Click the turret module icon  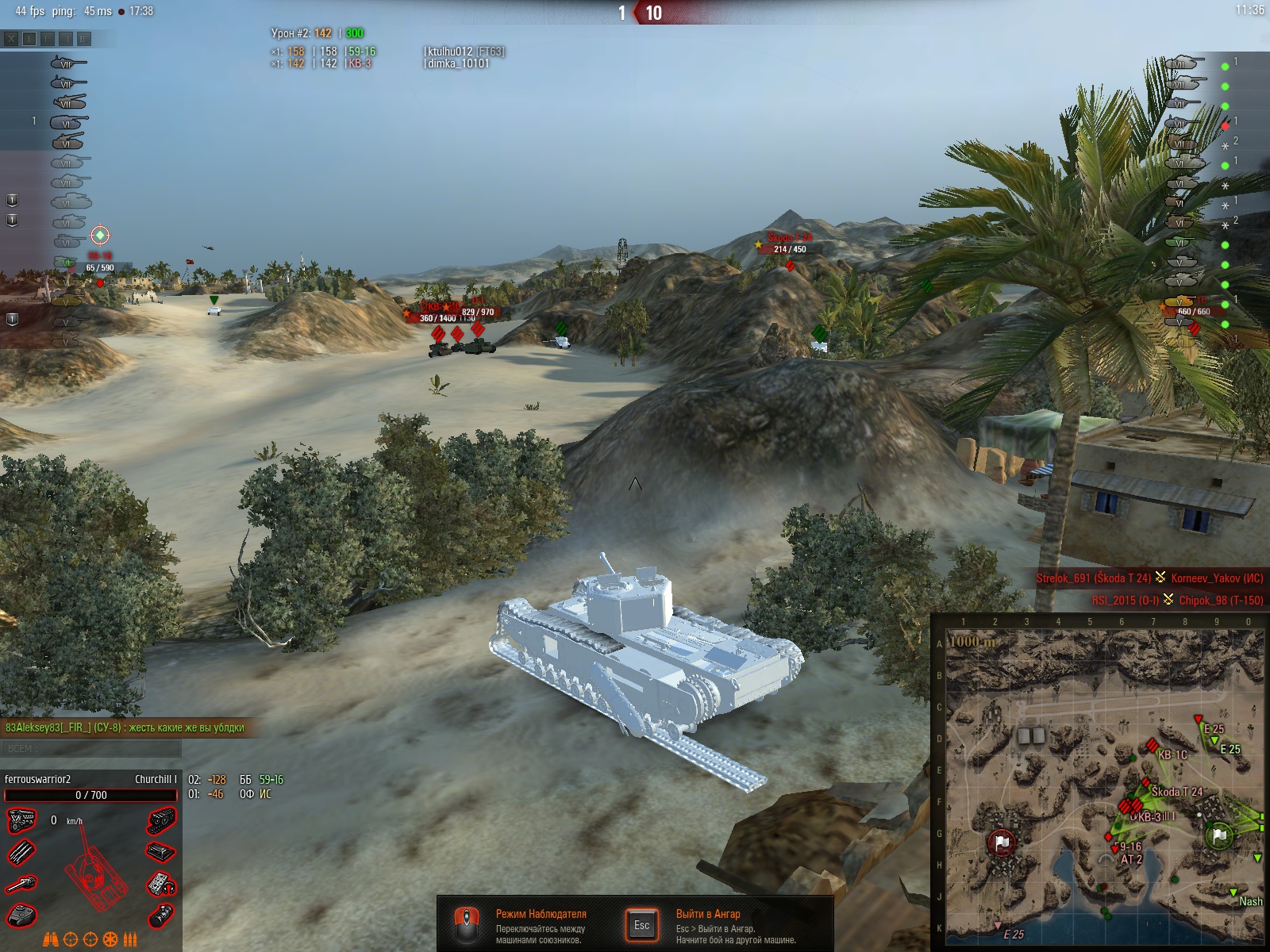[x=21, y=915]
